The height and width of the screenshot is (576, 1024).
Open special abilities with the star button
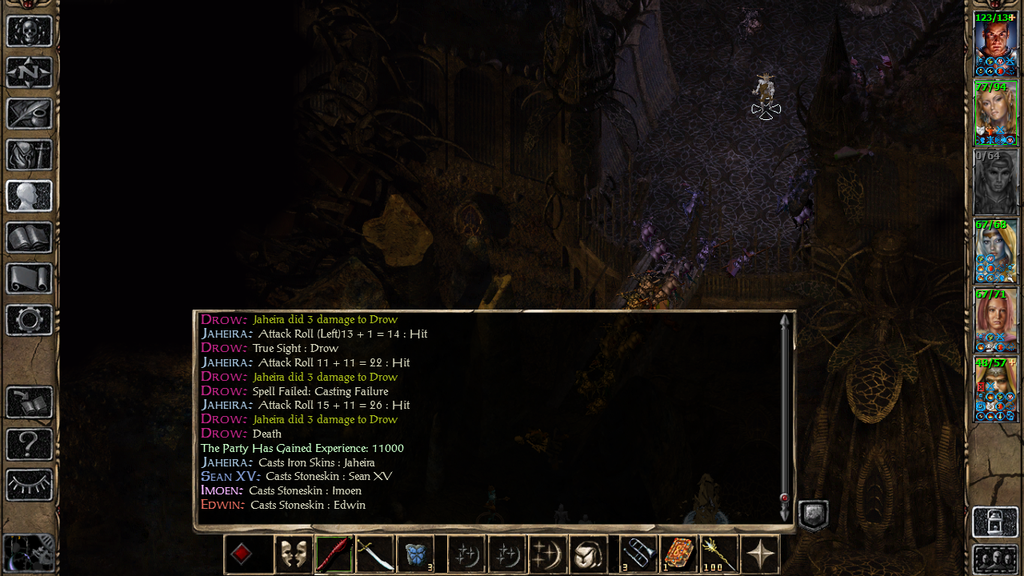click(x=762, y=554)
